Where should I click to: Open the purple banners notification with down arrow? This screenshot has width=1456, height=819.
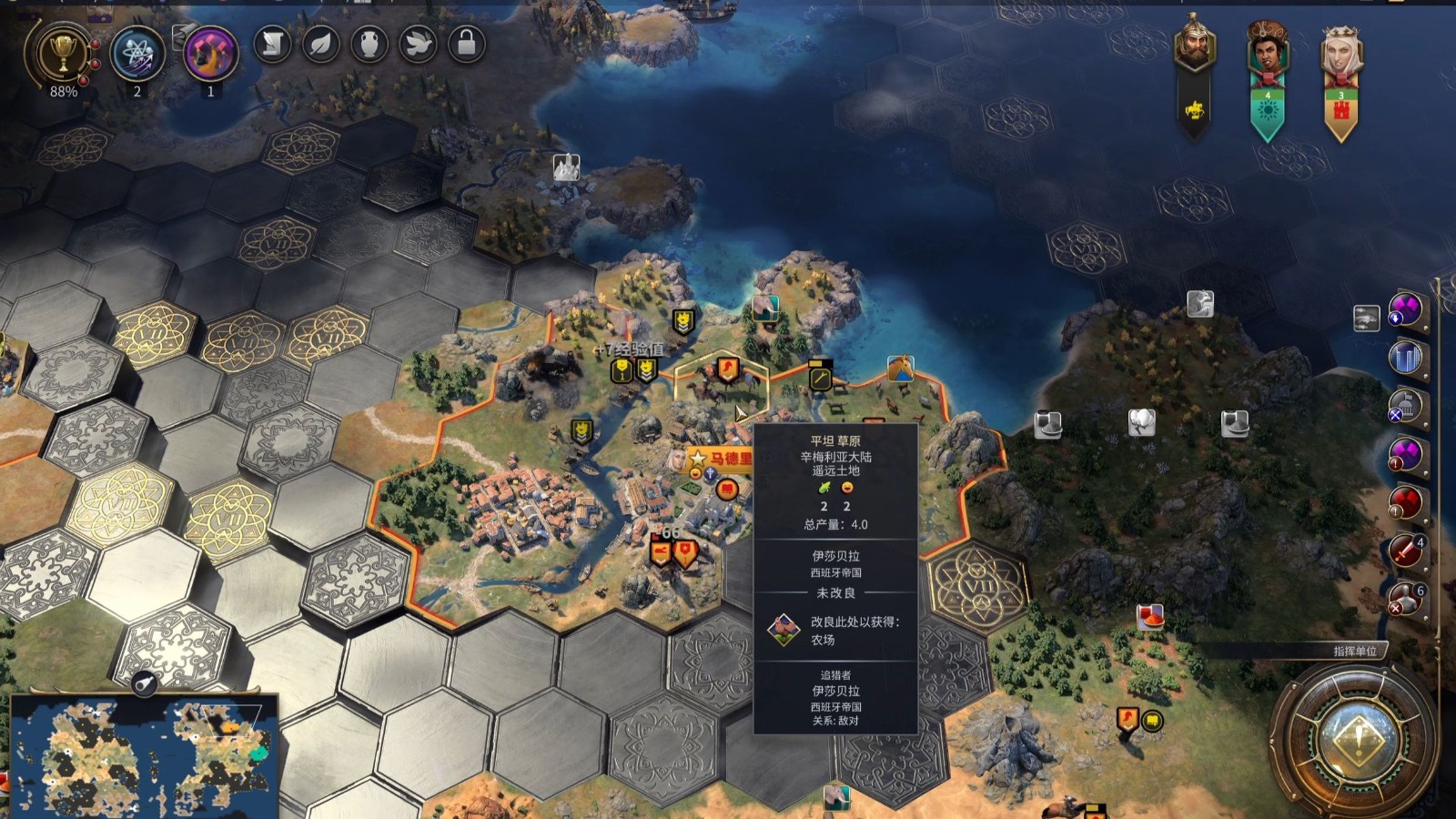click(x=1406, y=309)
